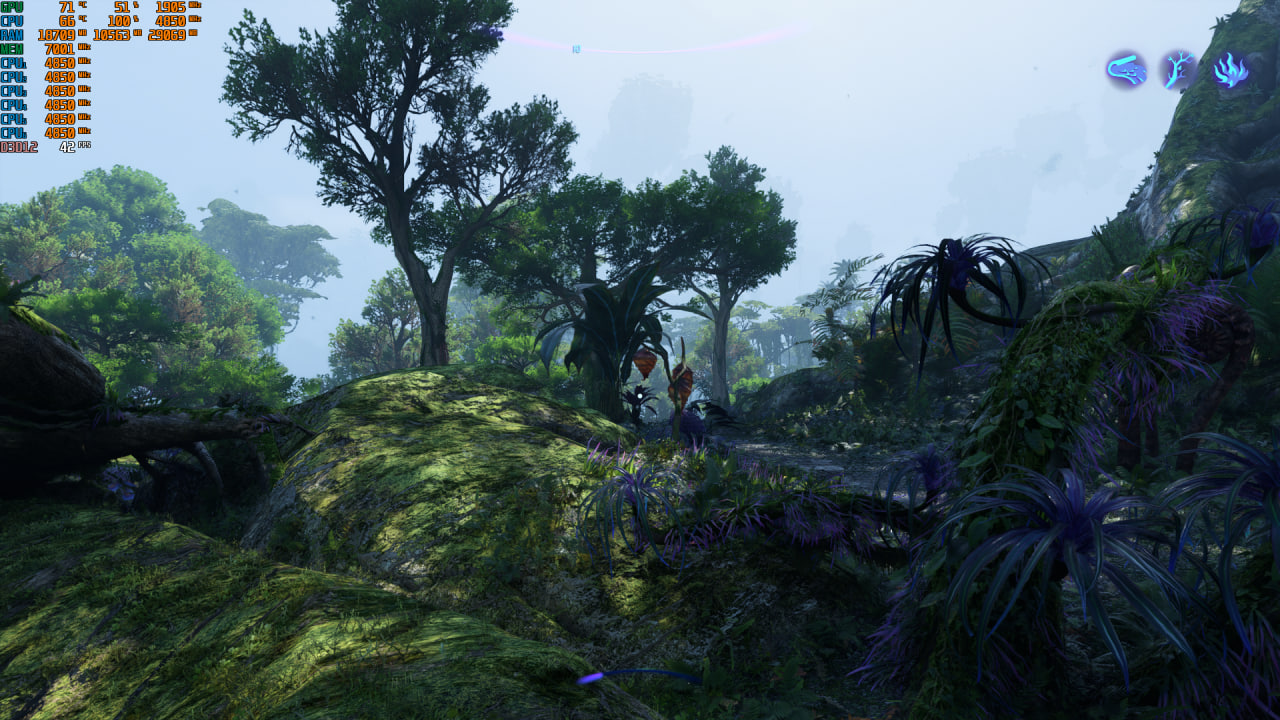Select the glowing hand status icon
This screenshot has height=720, width=1280.
click(x=1126, y=70)
